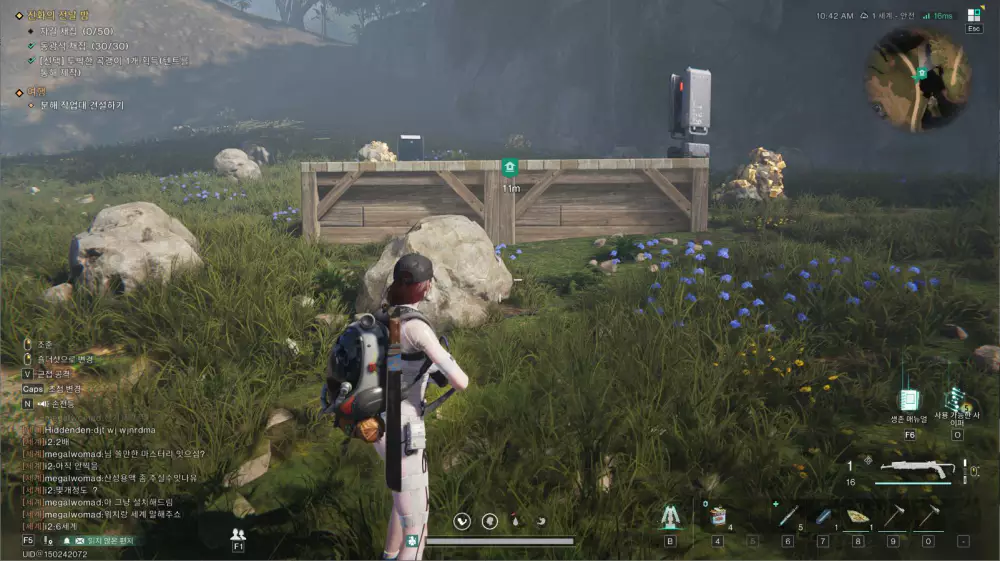Click the green home waypoint marker
This screenshot has width=1000, height=561.
510,167
